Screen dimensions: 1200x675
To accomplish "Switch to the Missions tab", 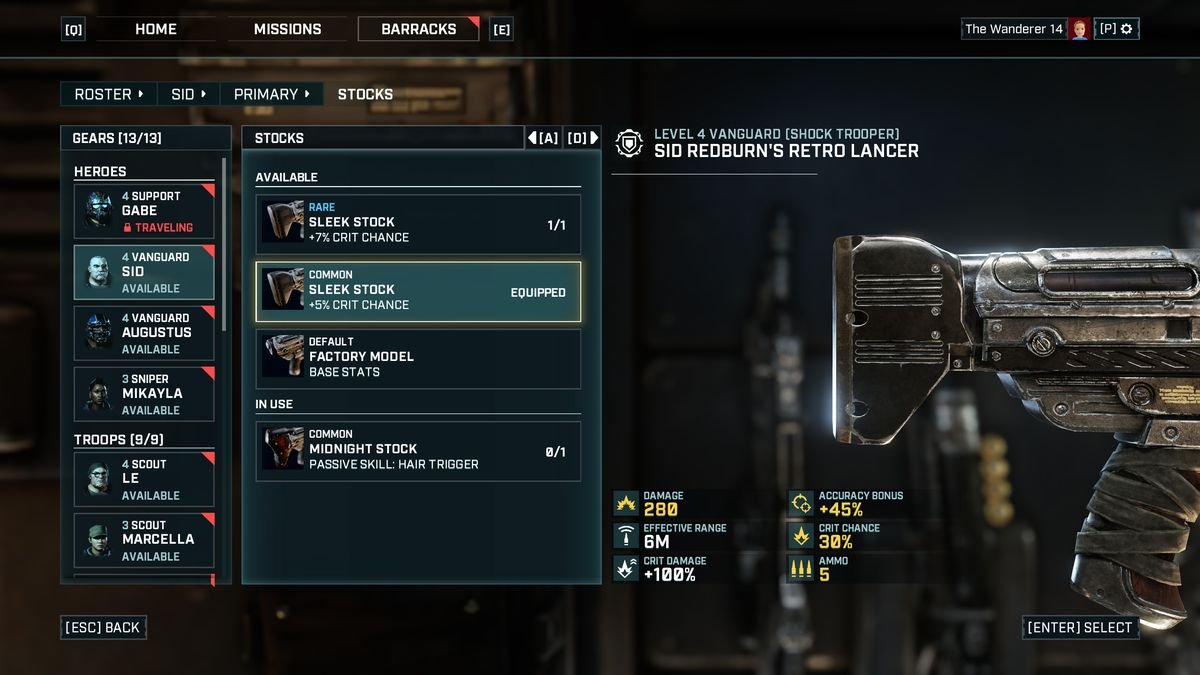I will [x=287, y=29].
